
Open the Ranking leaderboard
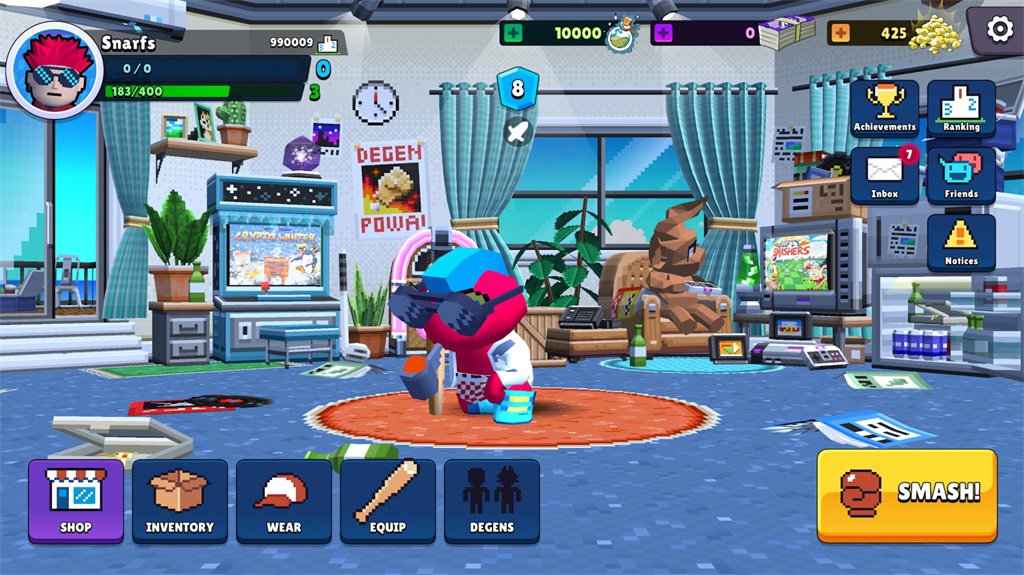click(x=961, y=108)
